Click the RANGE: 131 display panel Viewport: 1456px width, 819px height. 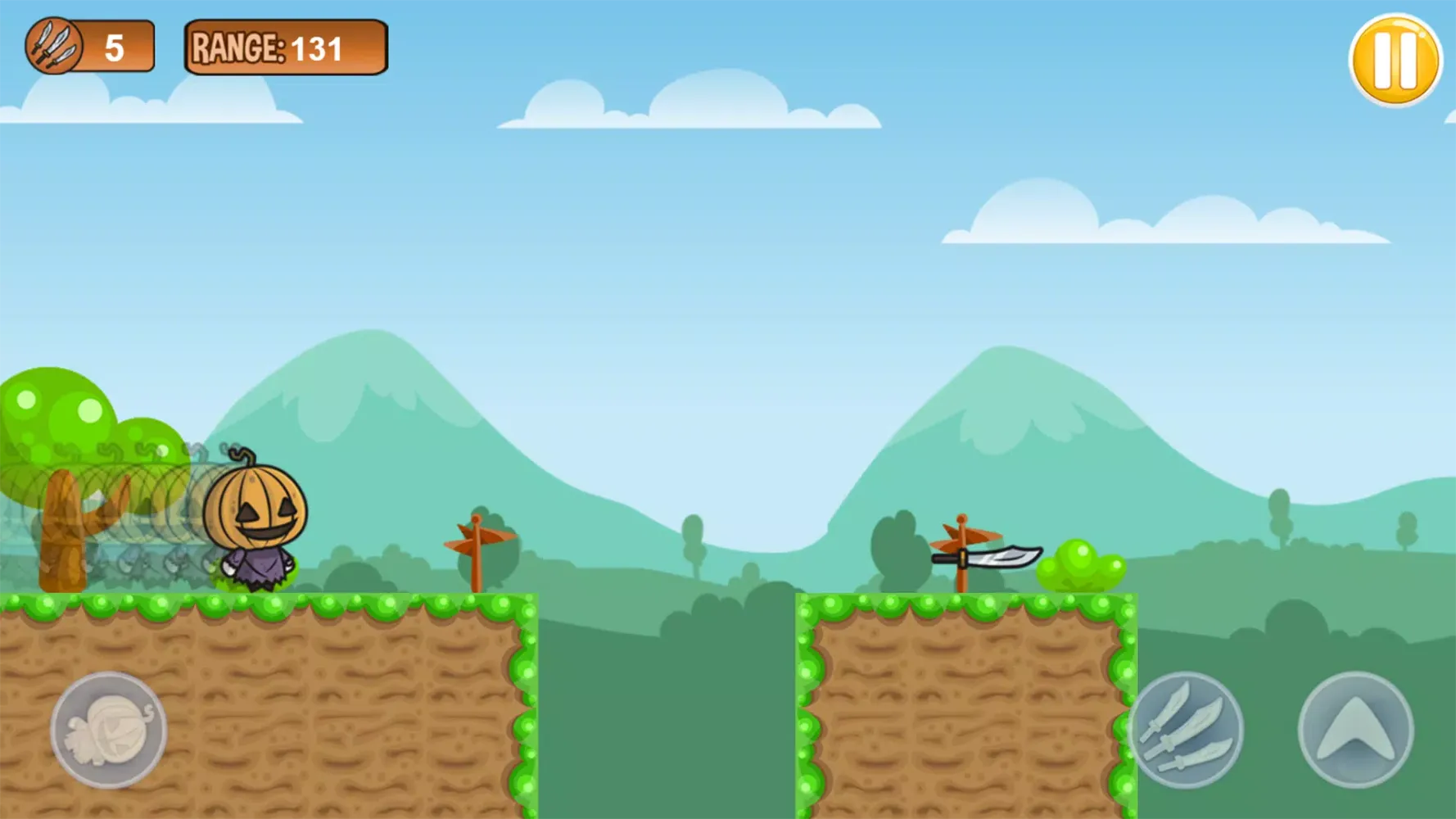pos(286,48)
